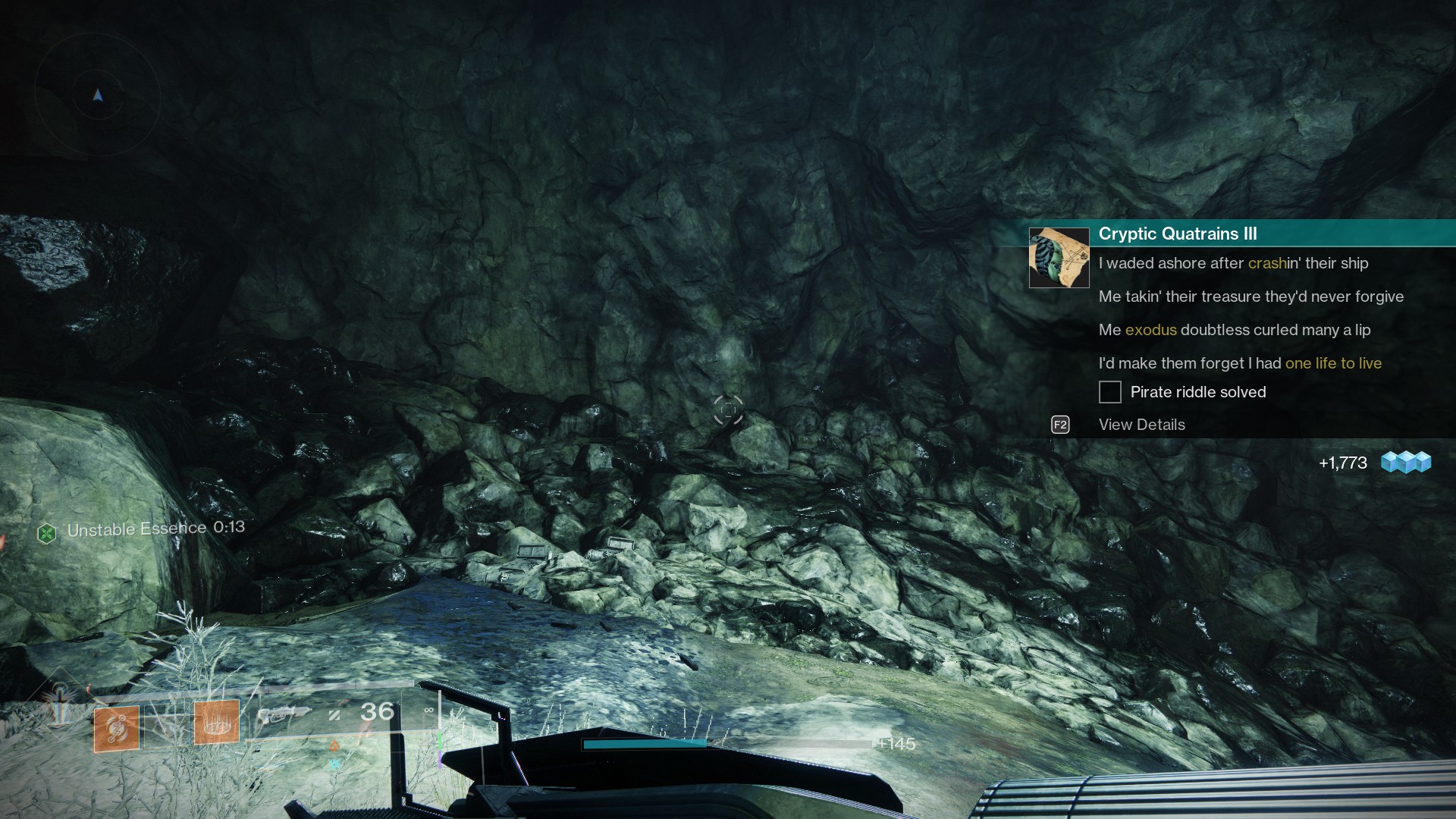Open the treasure map quest thumbnail

click(x=1059, y=258)
